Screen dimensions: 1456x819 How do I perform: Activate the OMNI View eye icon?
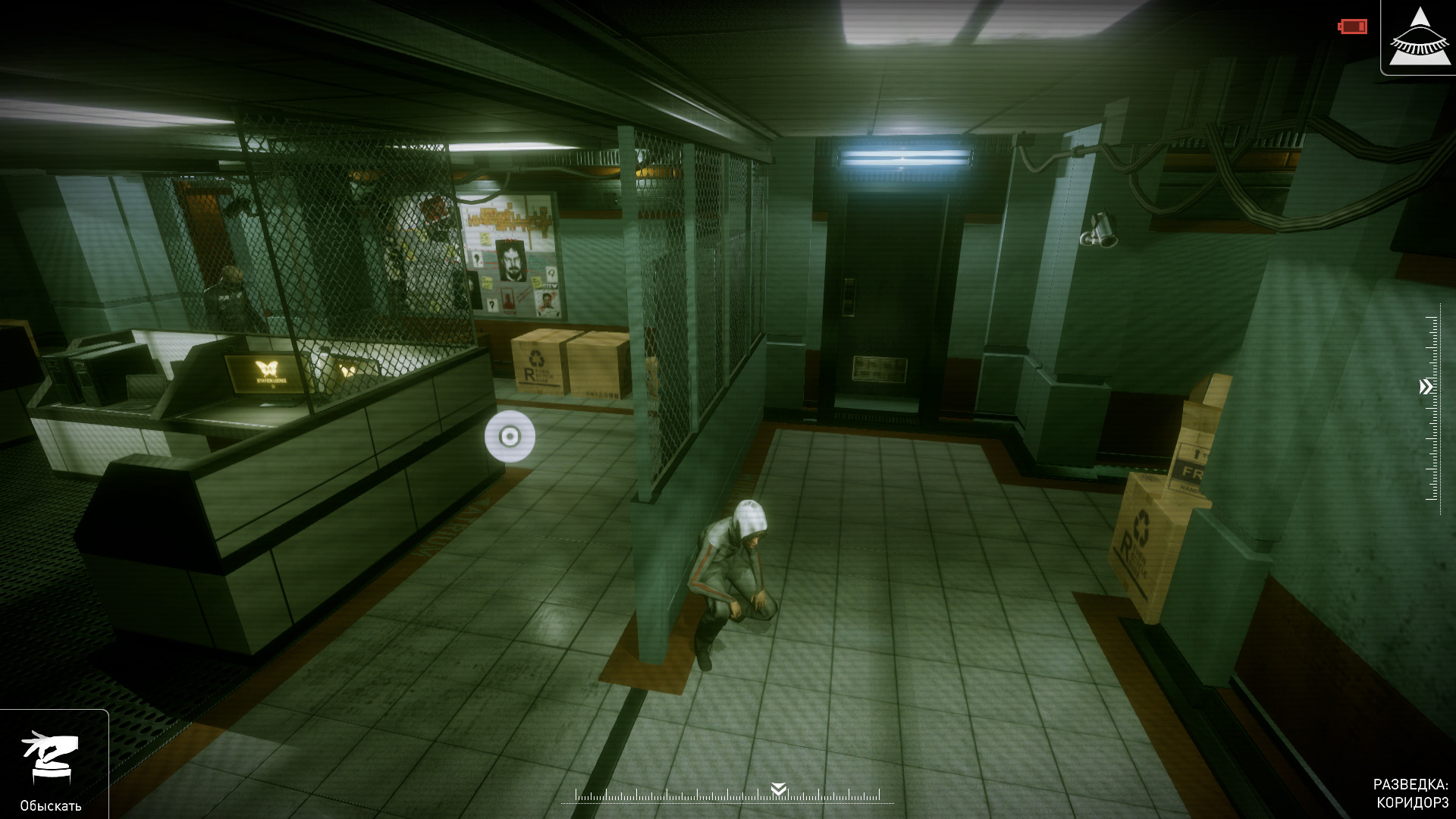tap(1419, 38)
